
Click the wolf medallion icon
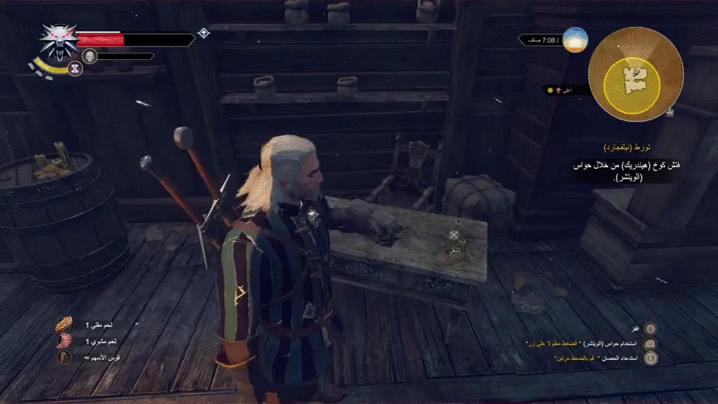point(57,41)
